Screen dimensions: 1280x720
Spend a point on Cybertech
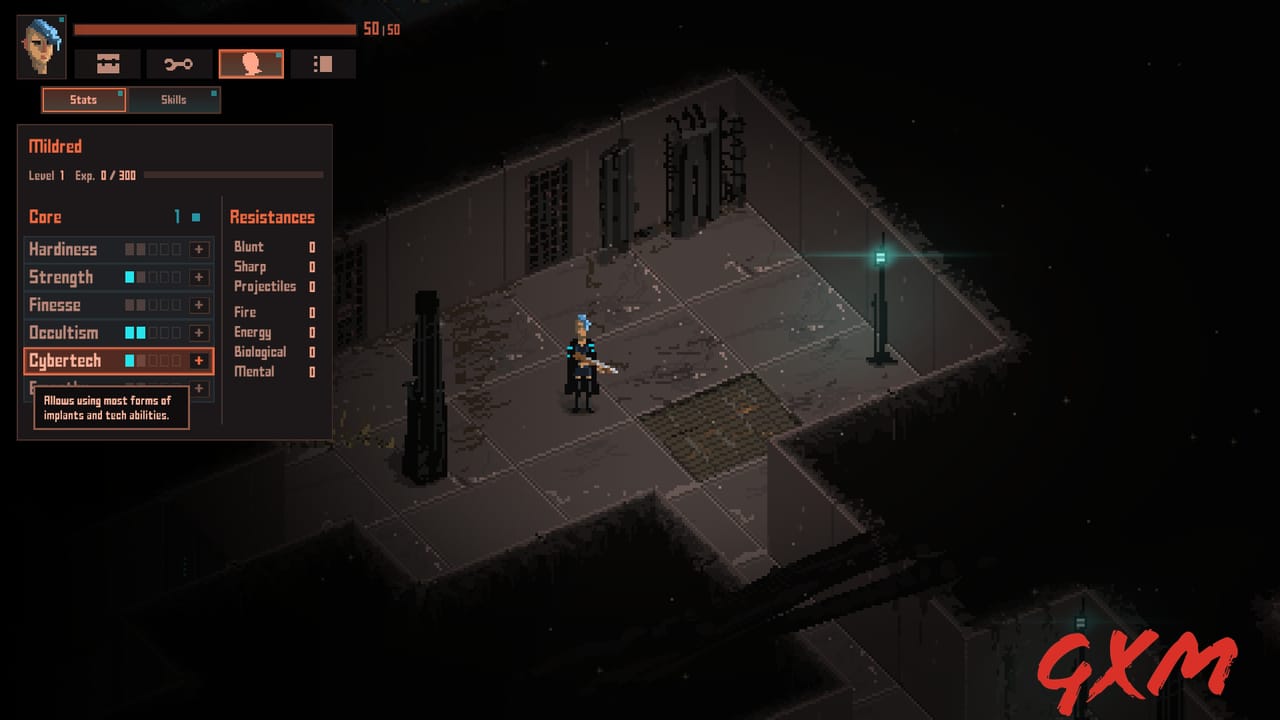tap(199, 361)
